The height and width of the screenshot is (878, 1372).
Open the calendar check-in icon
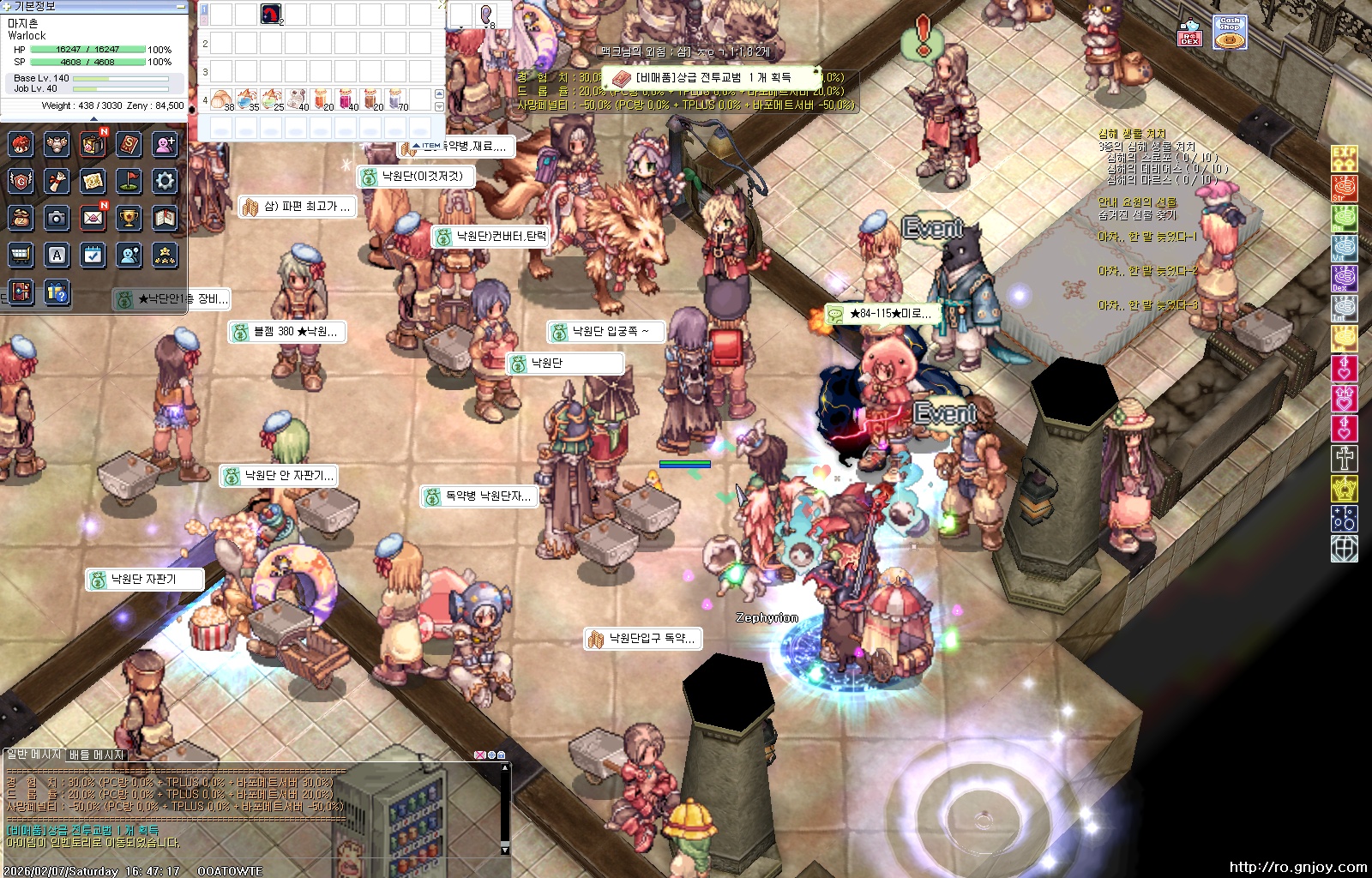93,255
